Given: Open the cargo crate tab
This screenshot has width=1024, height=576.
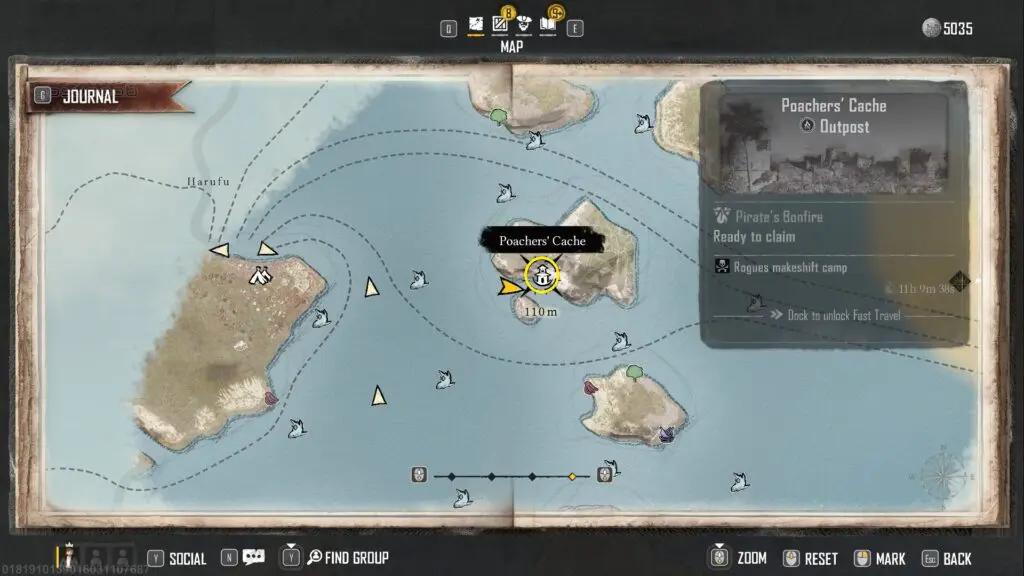Looking at the screenshot, I should [499, 24].
